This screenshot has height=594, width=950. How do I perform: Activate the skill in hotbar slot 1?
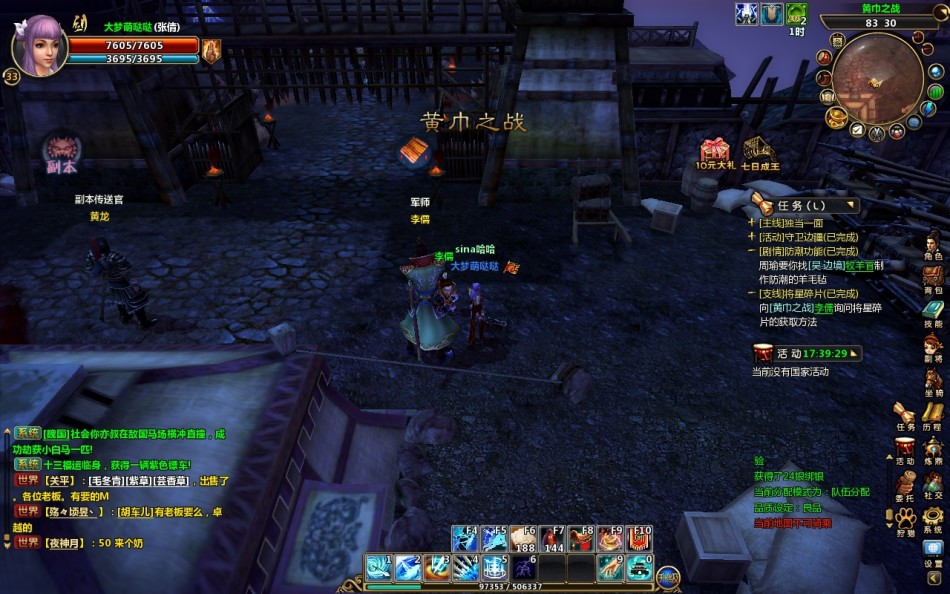pos(378,567)
